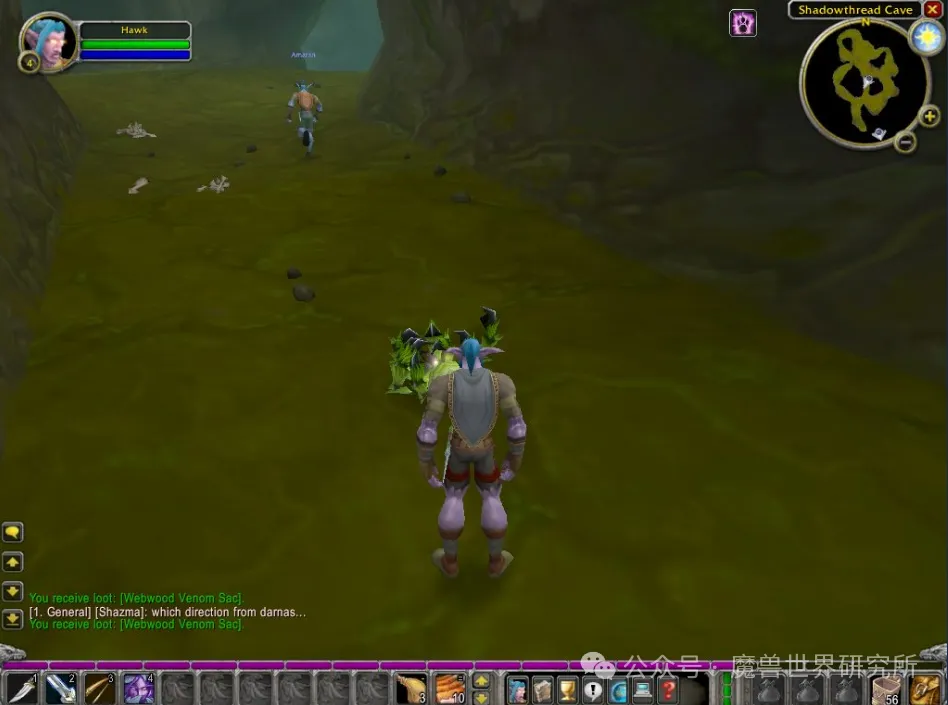Screen dimensions: 948x705
Task: Use the sword strike ability in slot 2
Action: pyautogui.click(x=59, y=689)
